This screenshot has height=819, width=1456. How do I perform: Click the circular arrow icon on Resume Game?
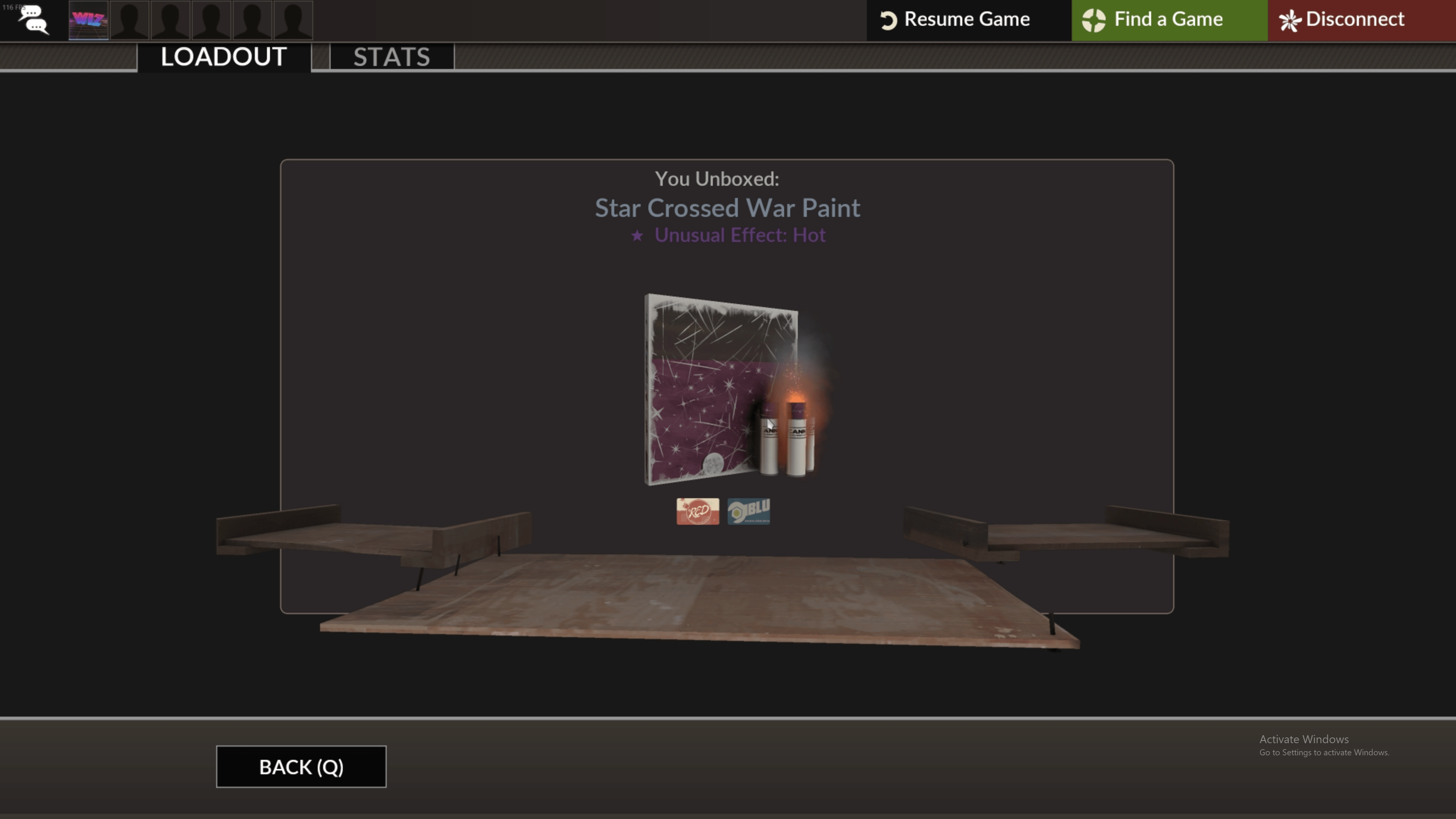click(888, 19)
